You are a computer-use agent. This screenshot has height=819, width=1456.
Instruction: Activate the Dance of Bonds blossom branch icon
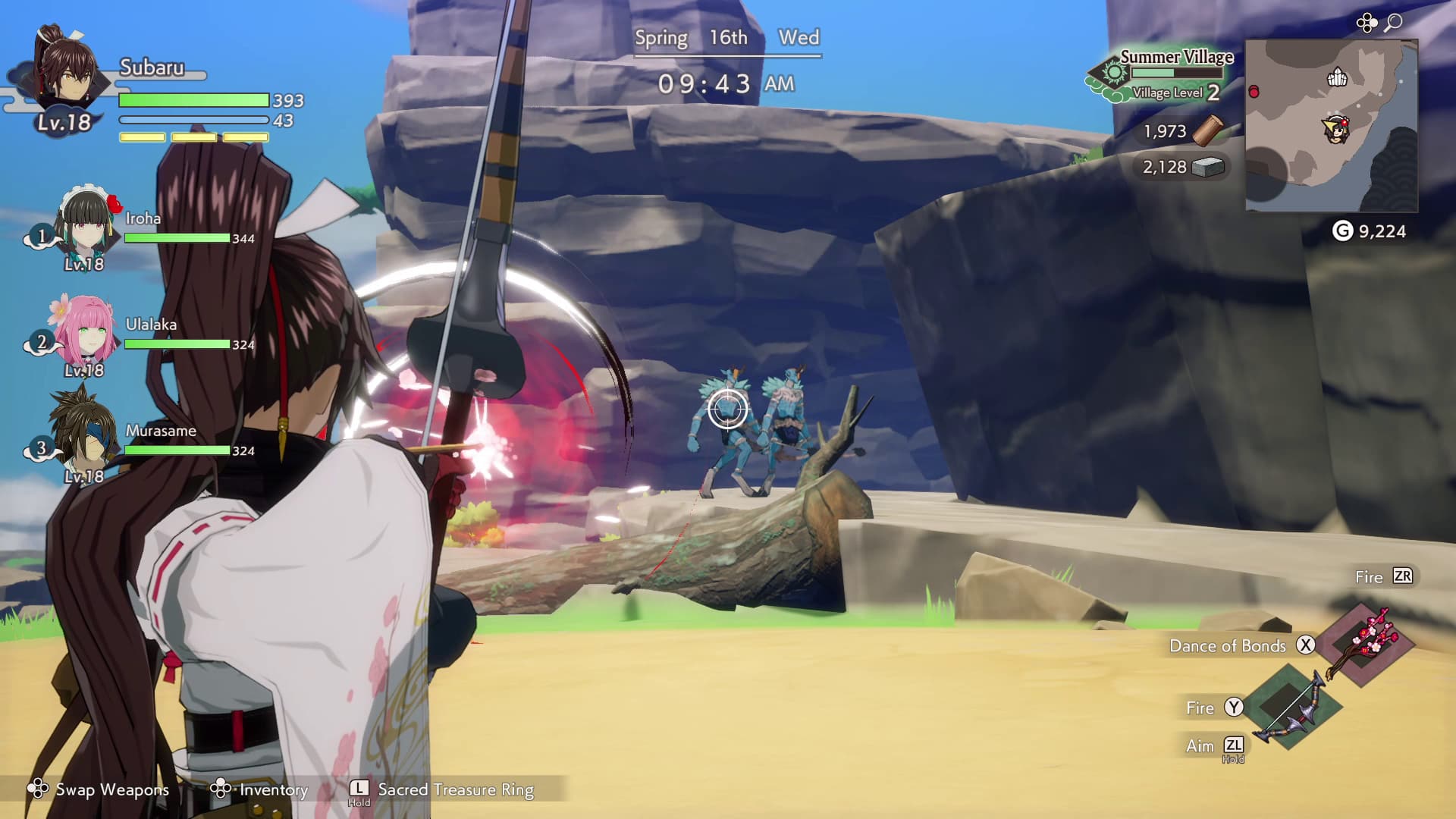click(x=1365, y=645)
